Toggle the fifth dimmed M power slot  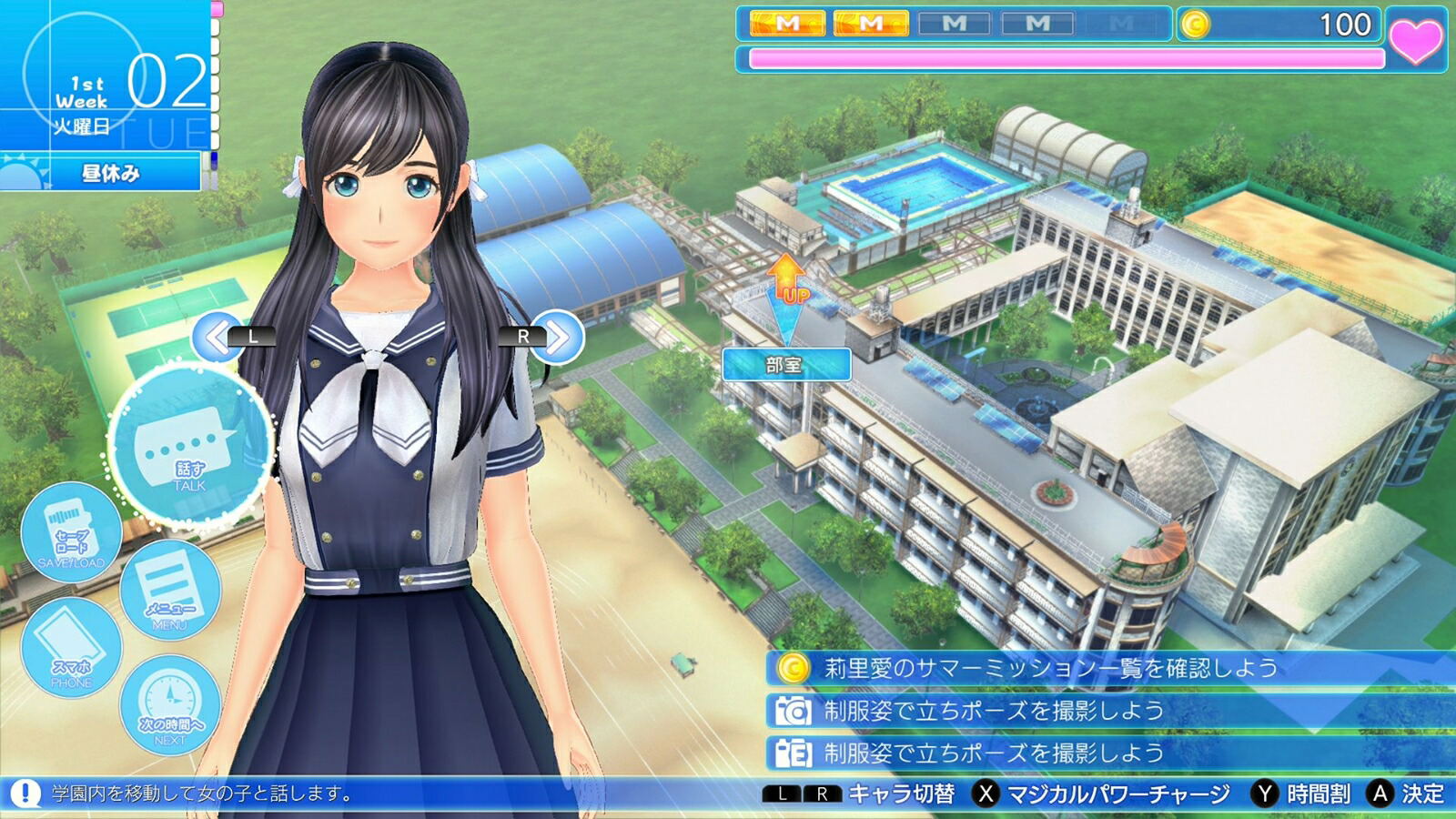click(x=1121, y=23)
